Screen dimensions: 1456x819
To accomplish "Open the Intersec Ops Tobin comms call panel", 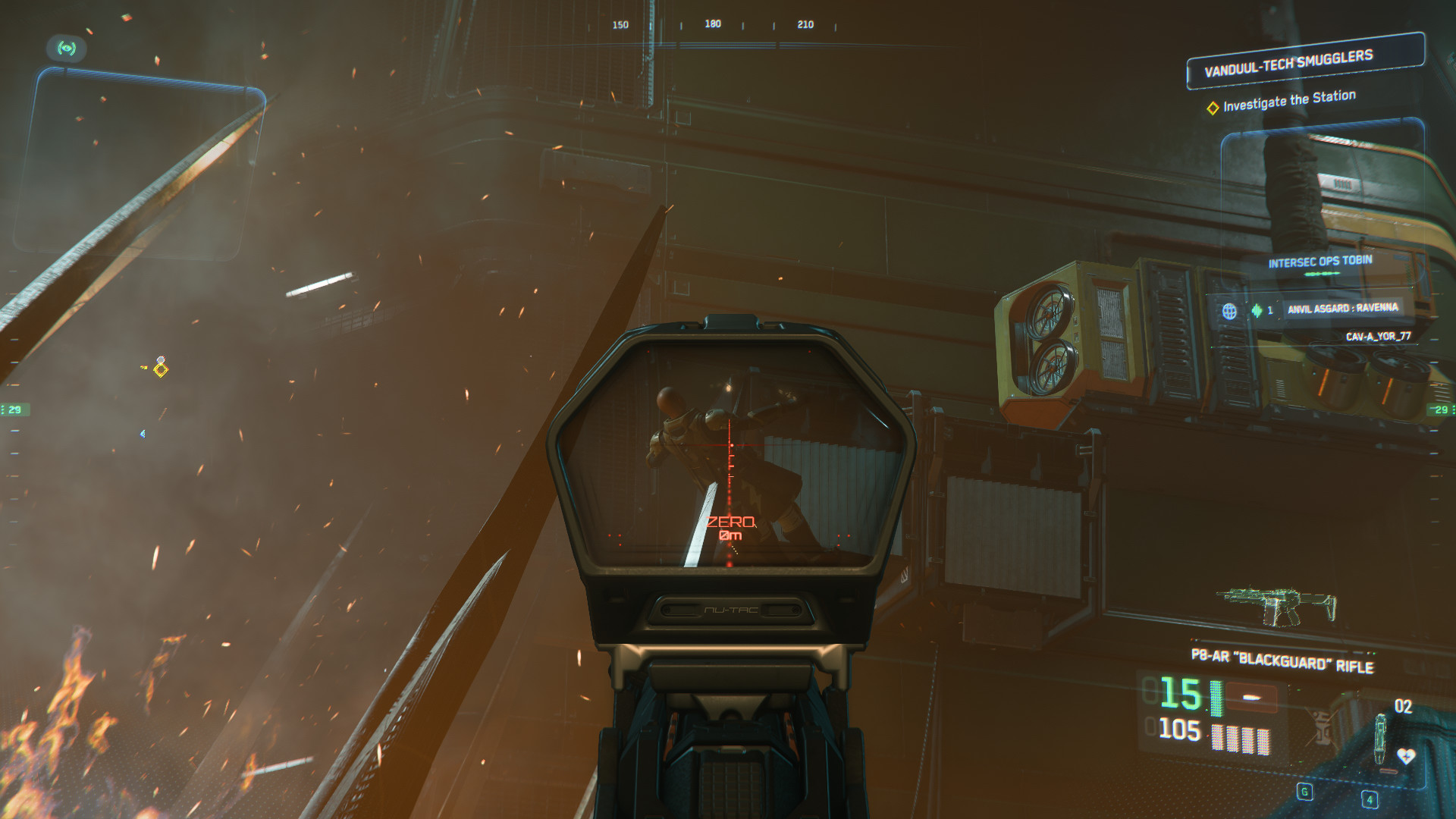I will [x=1320, y=262].
